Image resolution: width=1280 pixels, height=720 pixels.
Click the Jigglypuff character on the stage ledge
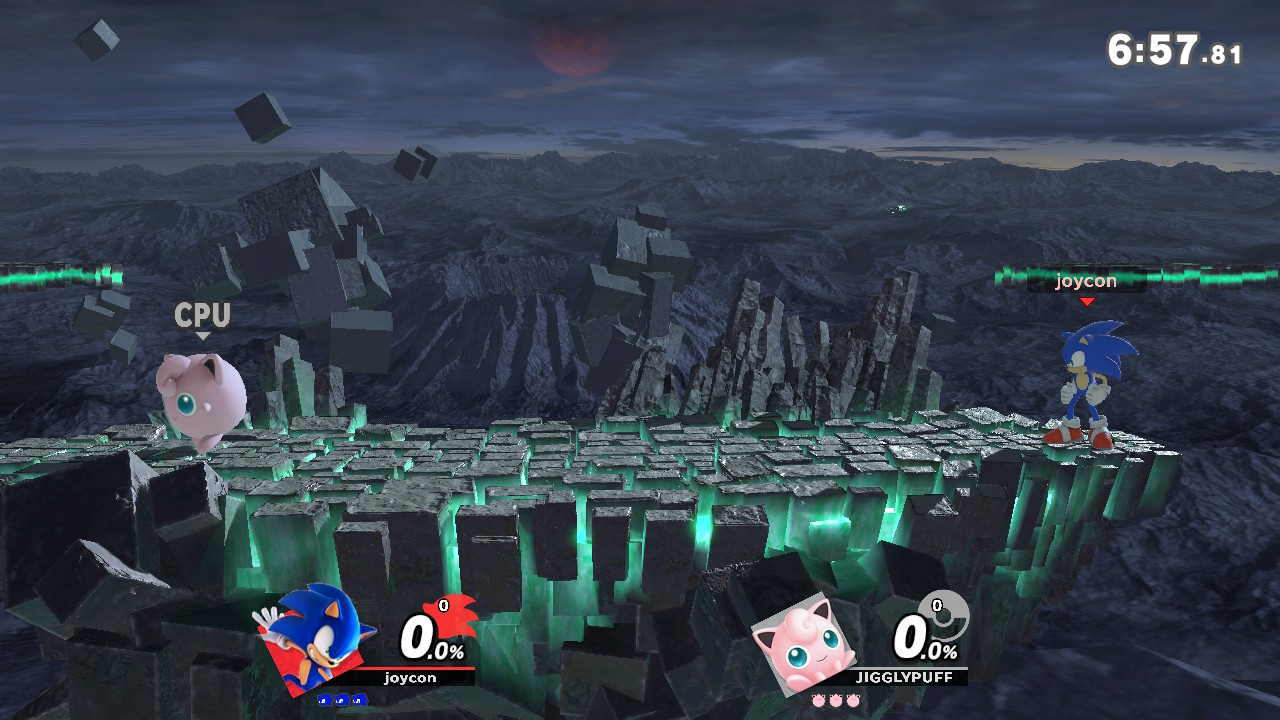tap(200, 400)
